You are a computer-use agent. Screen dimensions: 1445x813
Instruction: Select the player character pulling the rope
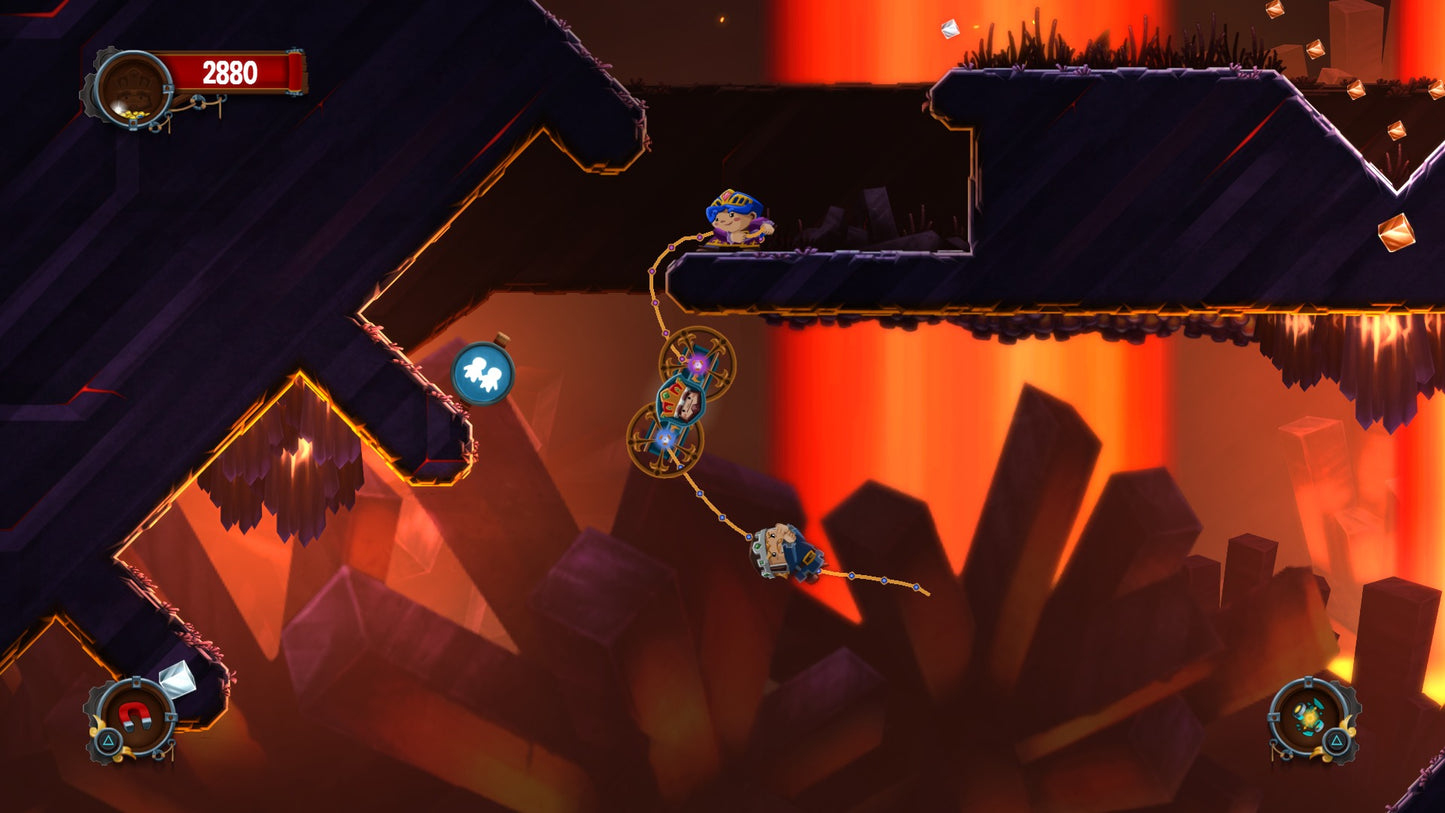[735, 215]
